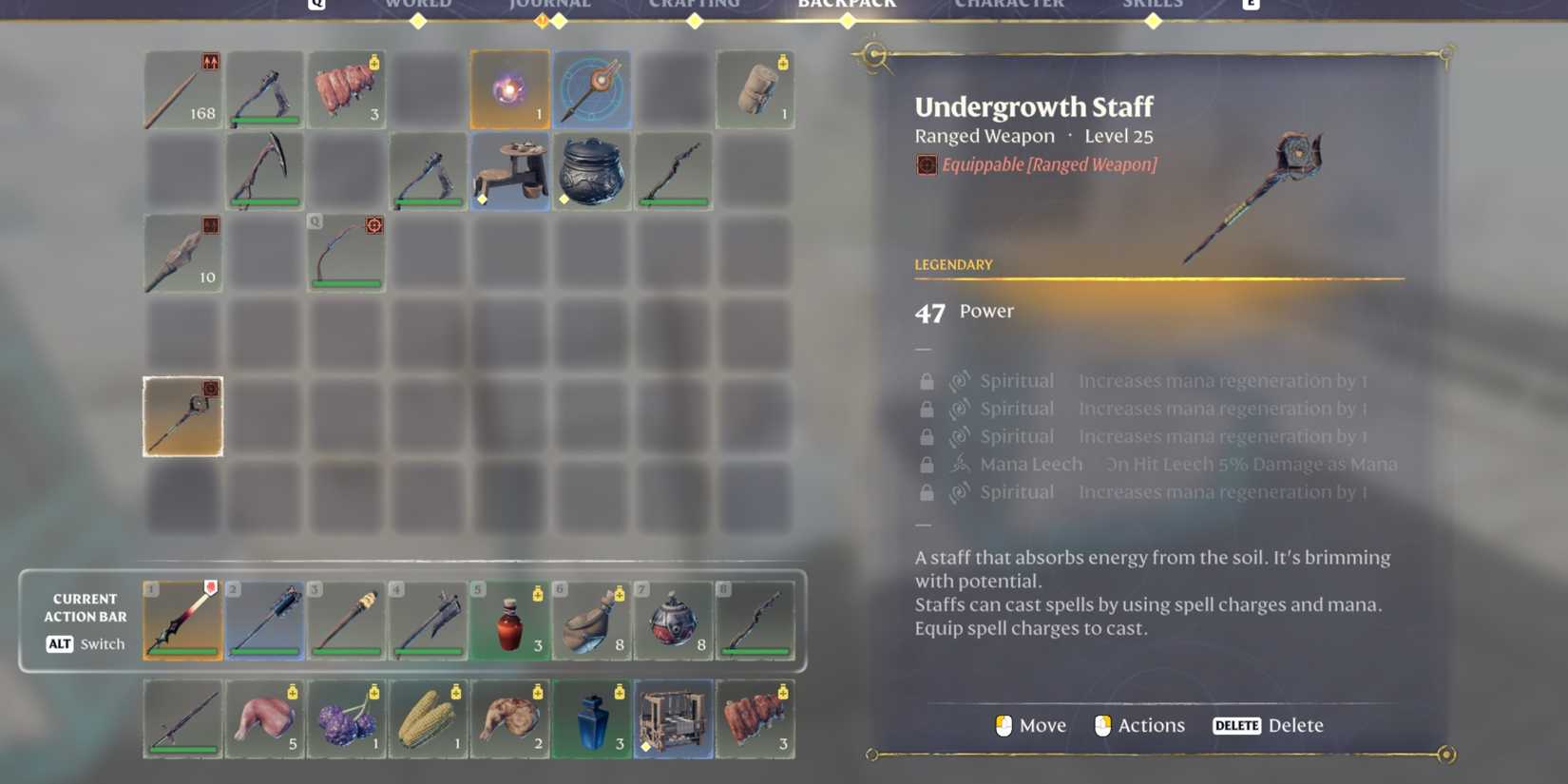Toggle the lock beside the Mana Leech effect
Viewport: 1568px width, 784px height.
point(927,464)
